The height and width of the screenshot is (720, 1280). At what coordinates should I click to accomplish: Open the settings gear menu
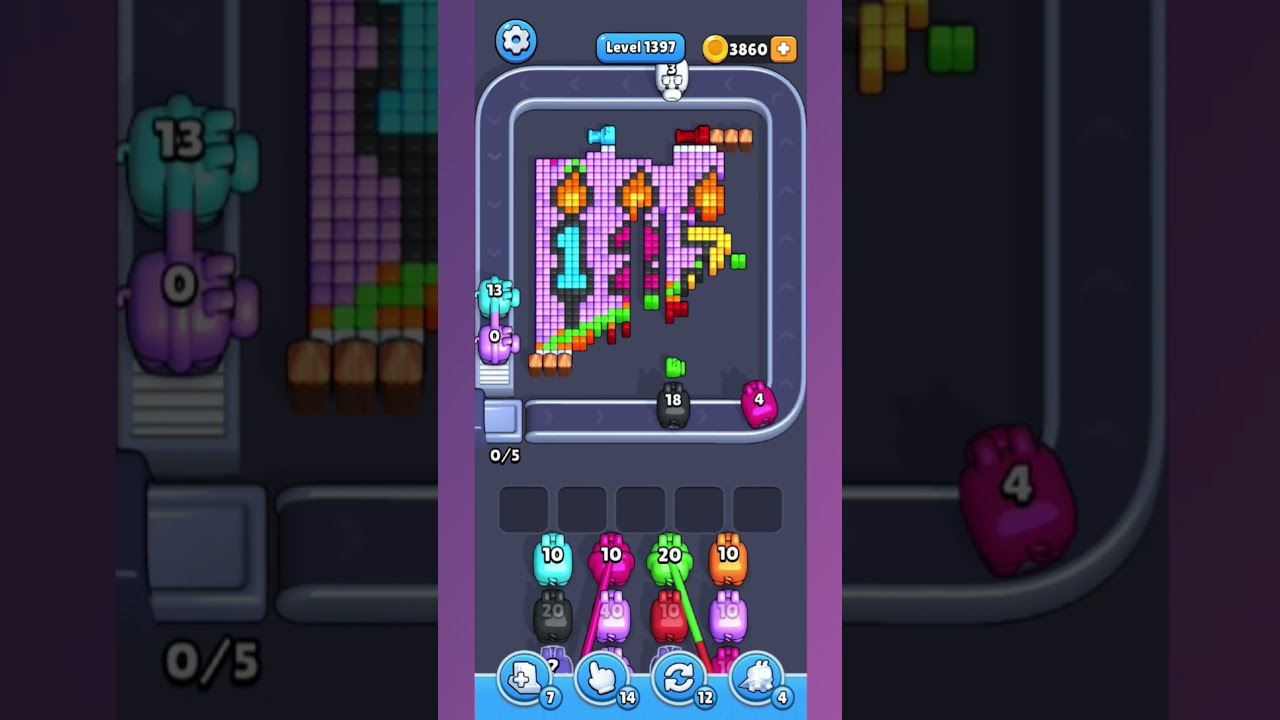pyautogui.click(x=516, y=42)
